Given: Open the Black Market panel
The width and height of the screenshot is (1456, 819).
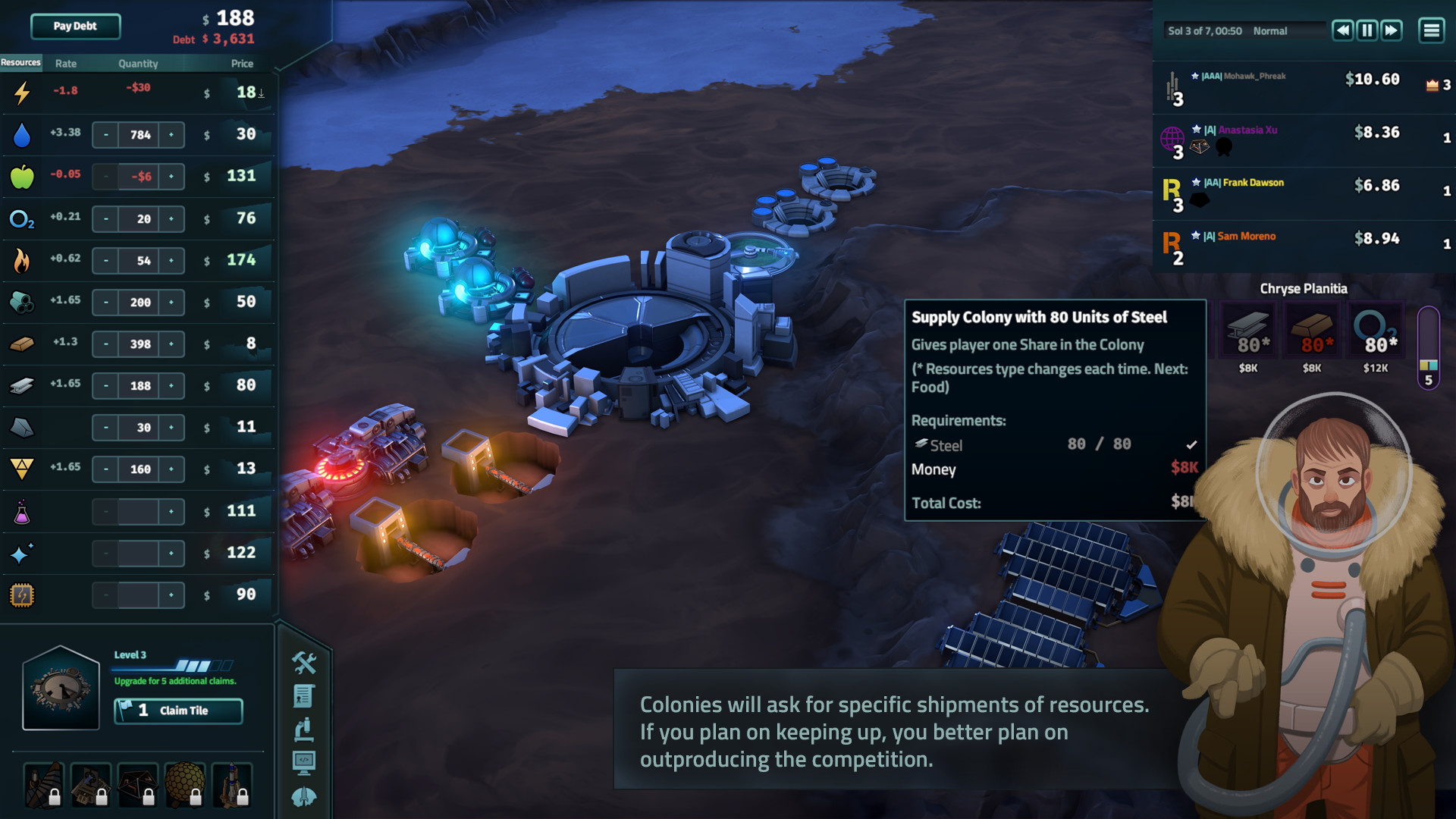Looking at the screenshot, I should (x=305, y=663).
